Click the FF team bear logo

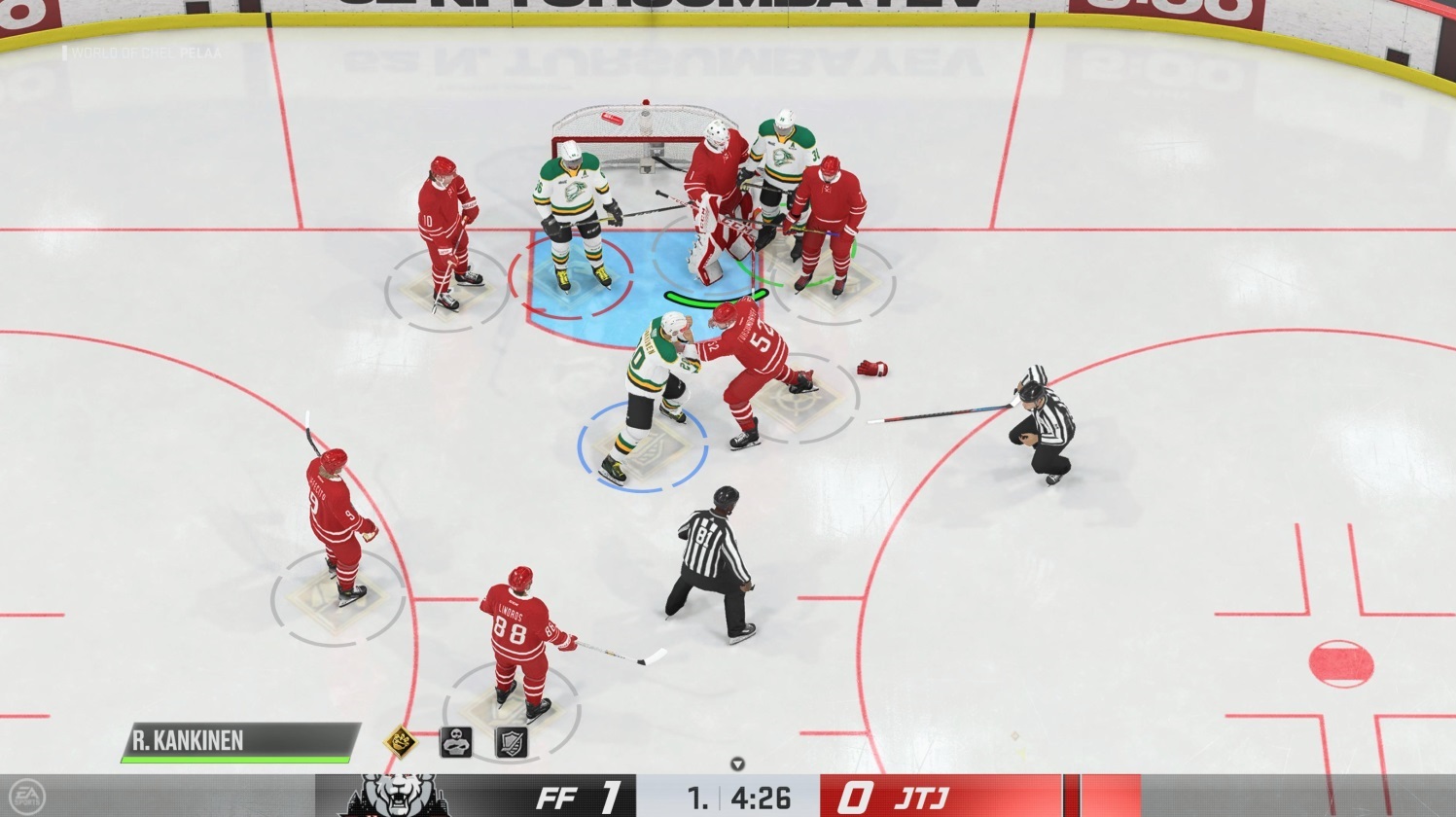(x=397, y=796)
